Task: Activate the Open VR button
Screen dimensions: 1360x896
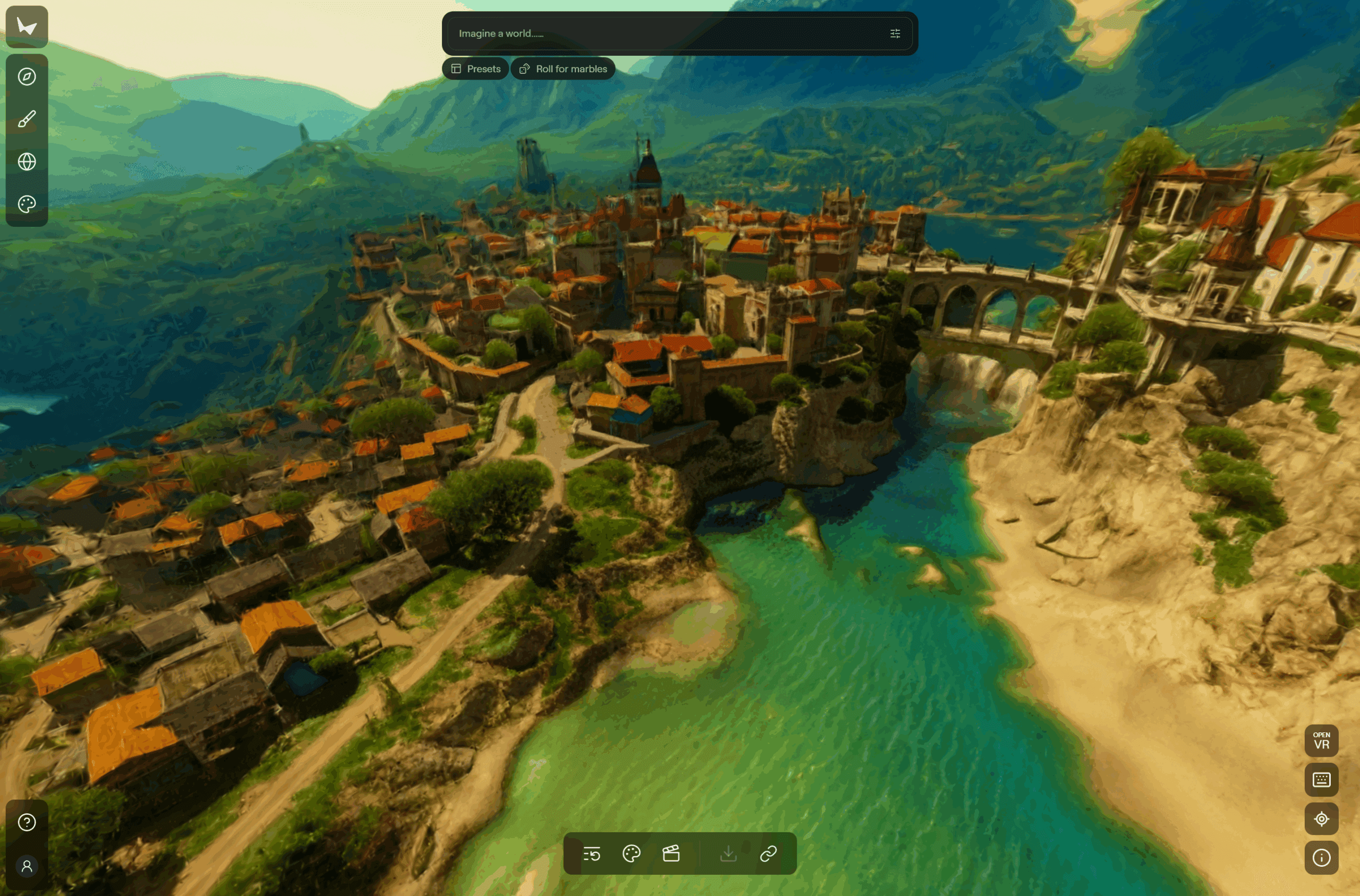Action: click(x=1321, y=741)
